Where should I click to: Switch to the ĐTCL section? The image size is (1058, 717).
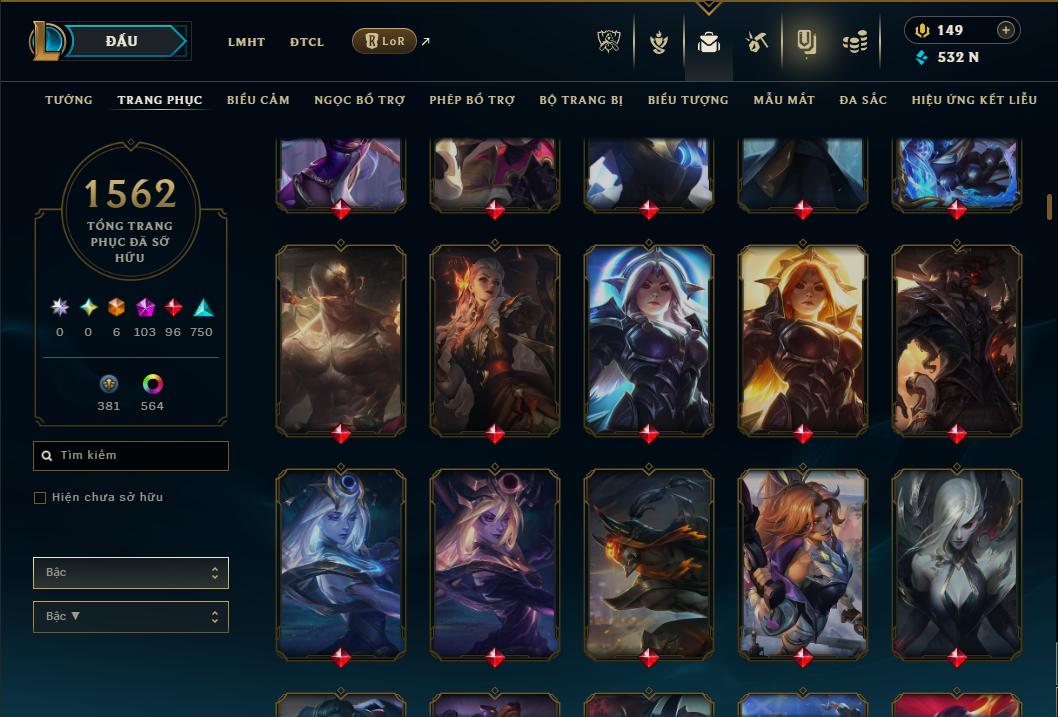click(307, 42)
